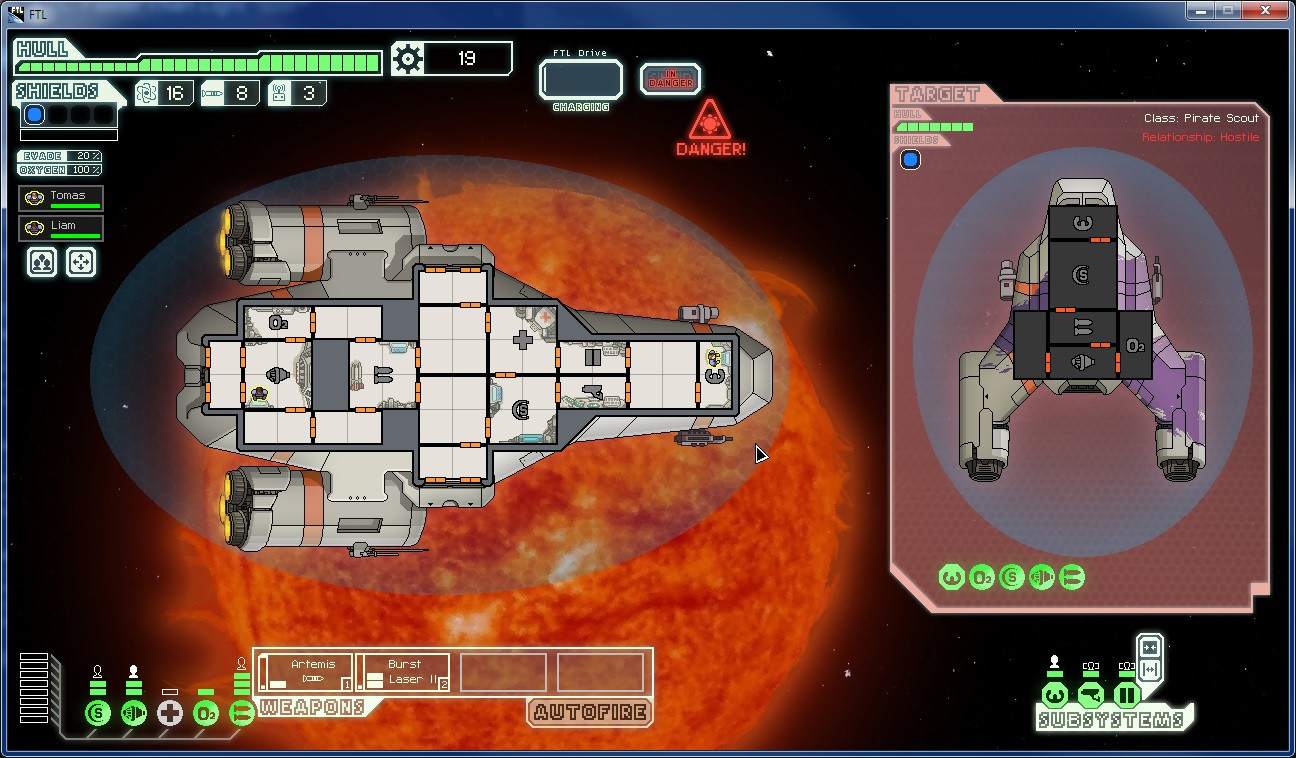Image resolution: width=1296 pixels, height=758 pixels.
Task: Toggle the Autofire button
Action: click(590, 712)
